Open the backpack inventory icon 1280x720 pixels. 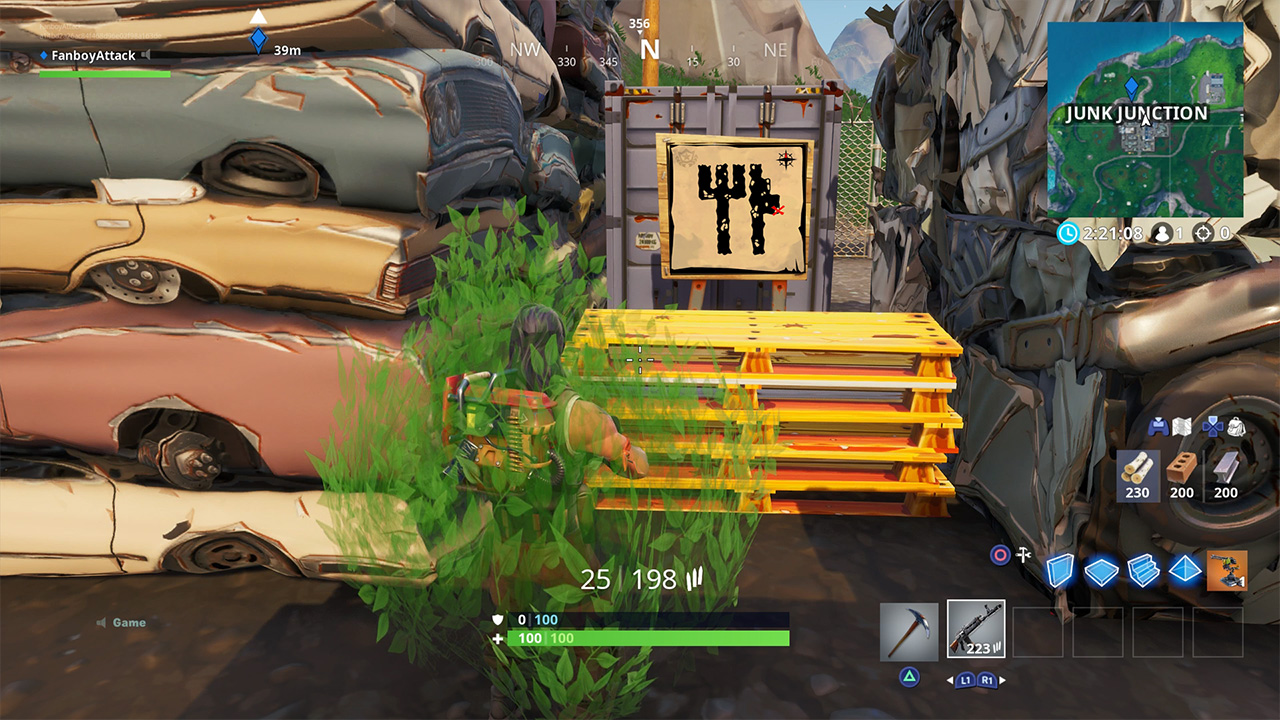point(1236,427)
